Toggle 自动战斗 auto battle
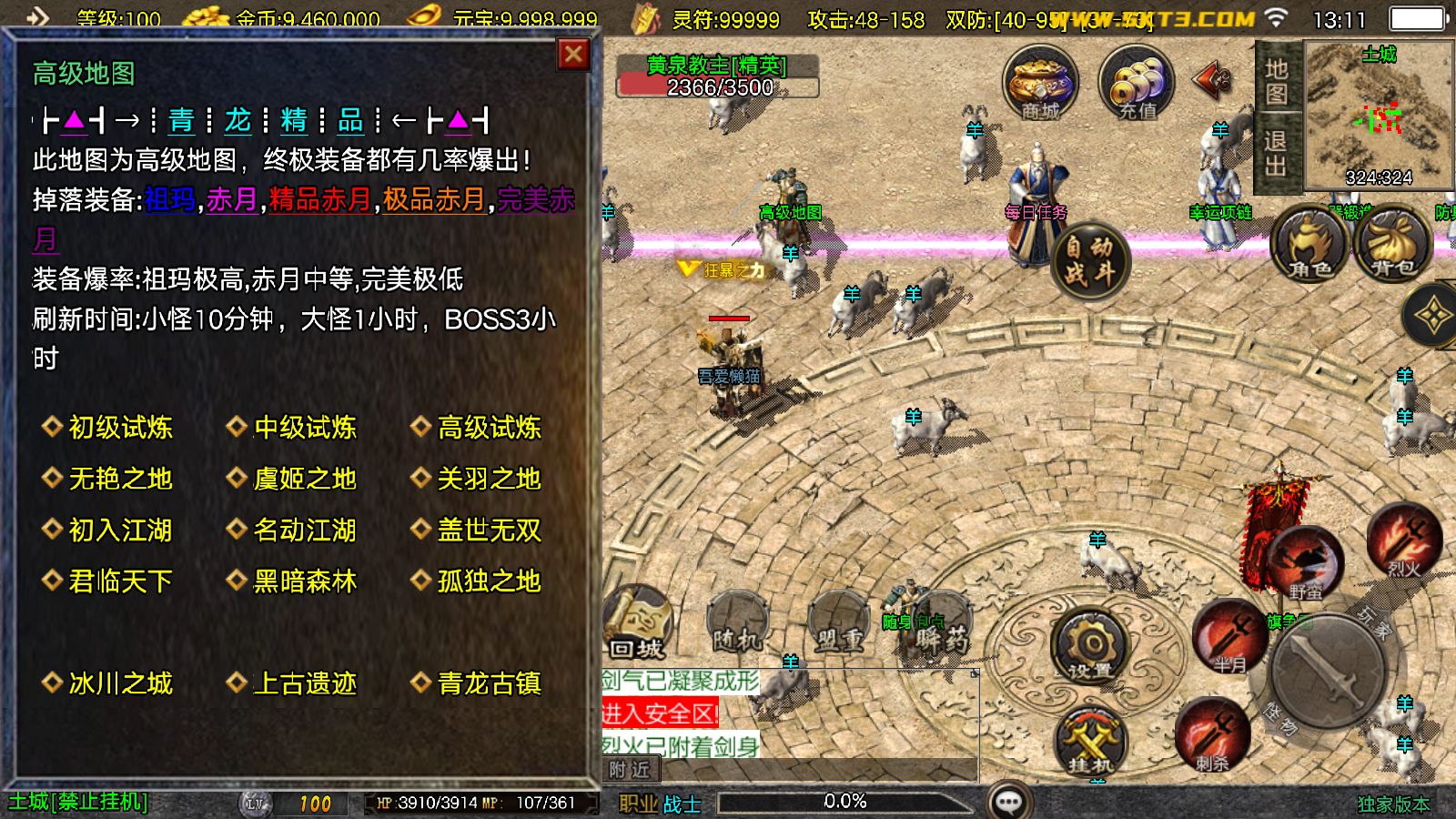 tap(1089, 260)
